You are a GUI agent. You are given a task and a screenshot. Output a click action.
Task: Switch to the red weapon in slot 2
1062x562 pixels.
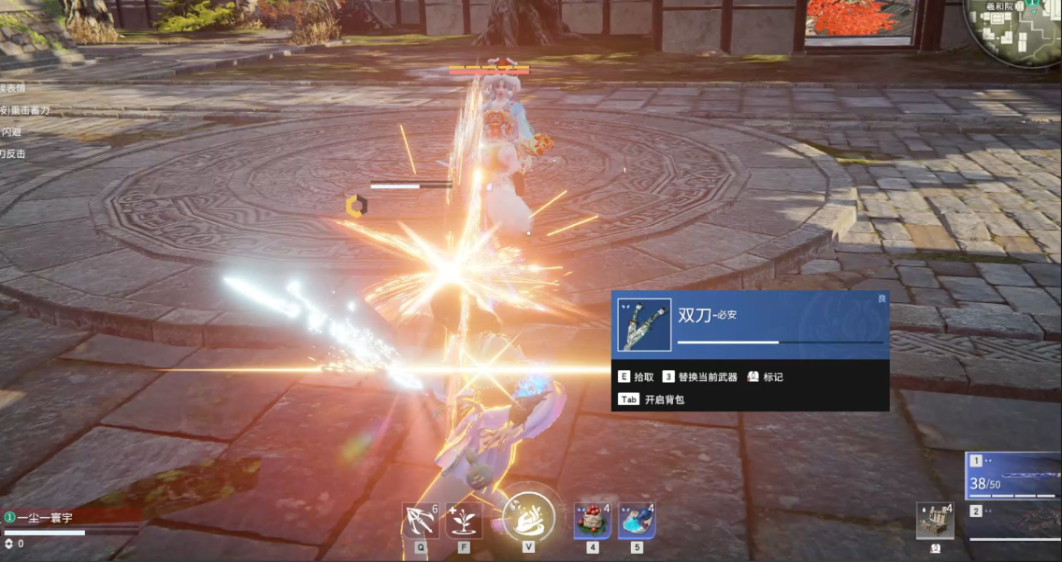[x=1013, y=521]
